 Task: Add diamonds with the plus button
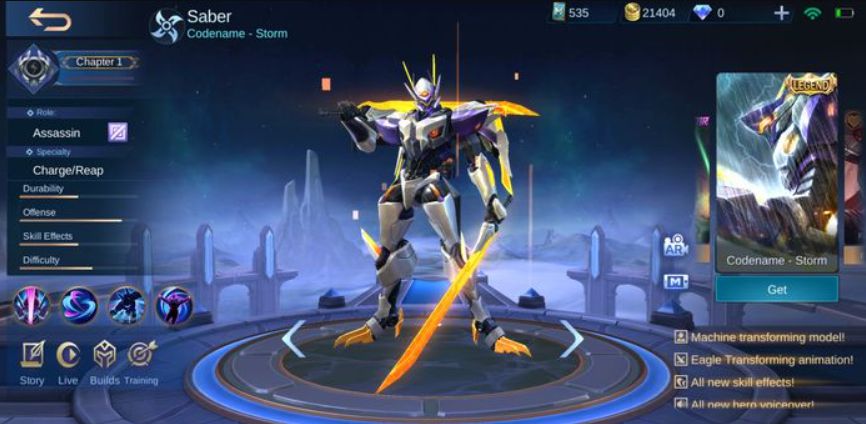pyautogui.click(x=781, y=13)
